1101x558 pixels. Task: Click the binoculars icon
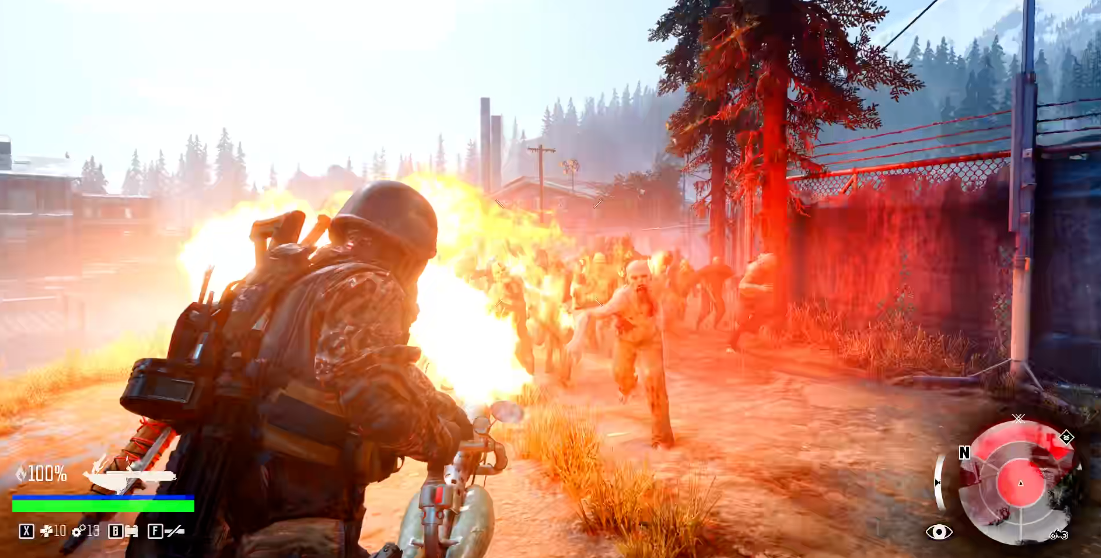(131, 531)
